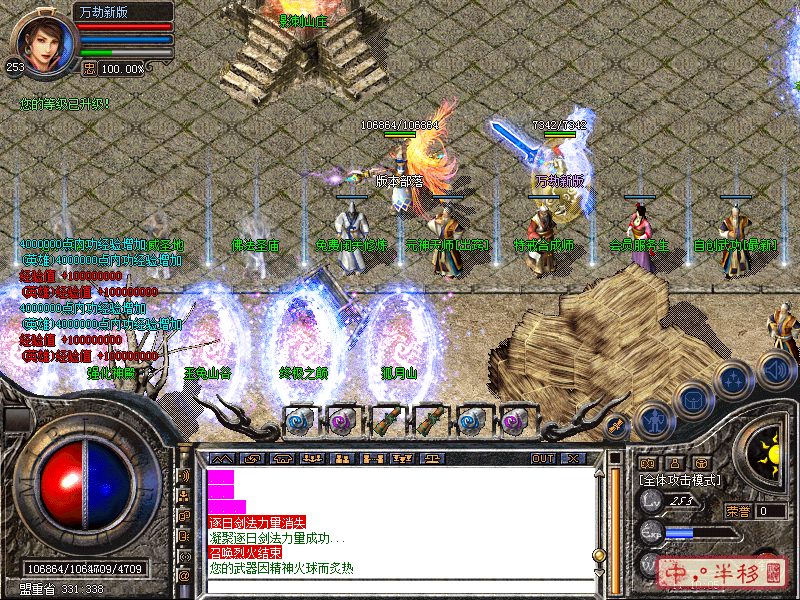
Task: Close the chat panel with X
Action: 573,458
